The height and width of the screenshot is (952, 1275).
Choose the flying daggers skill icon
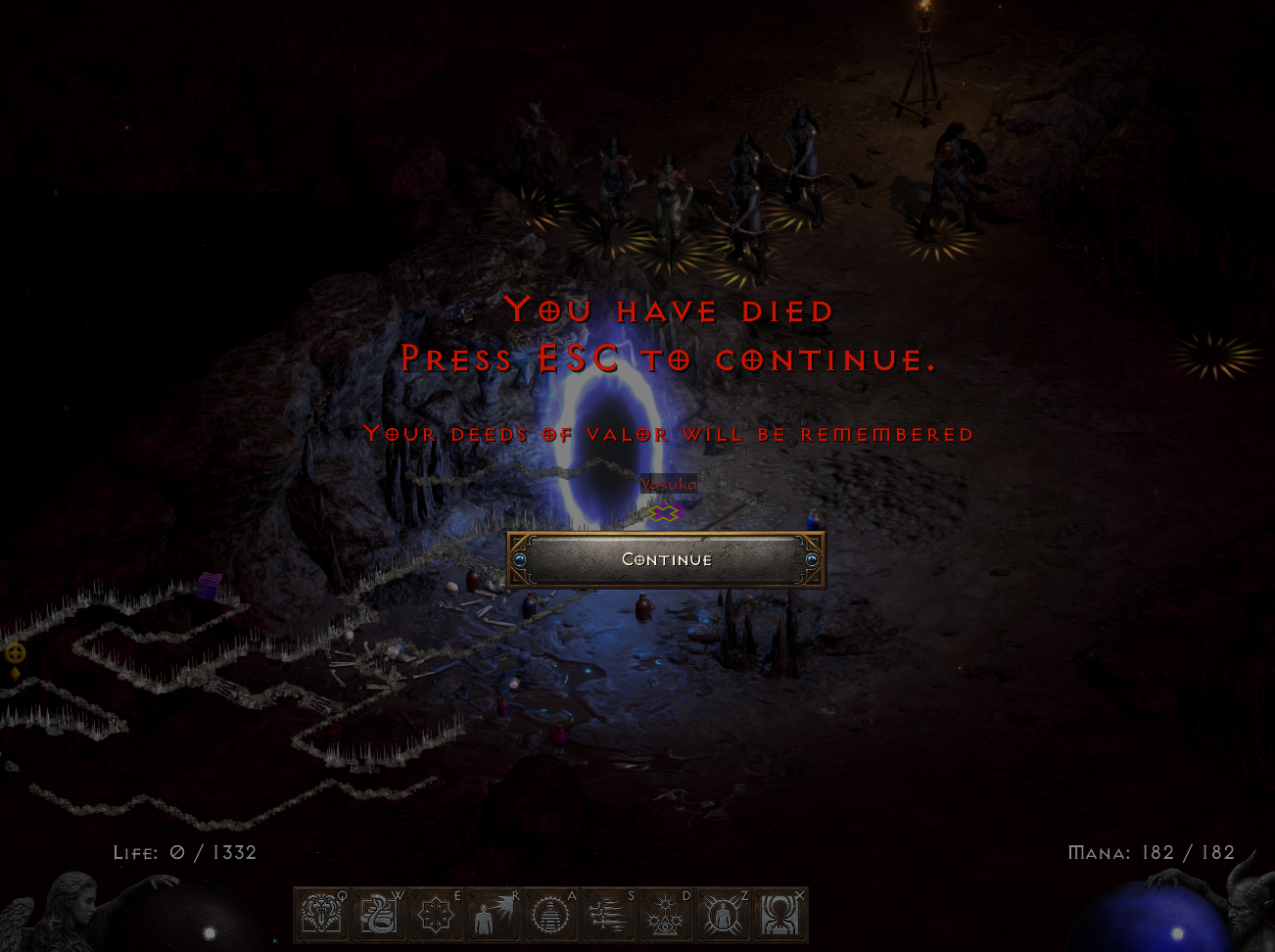[x=608, y=916]
